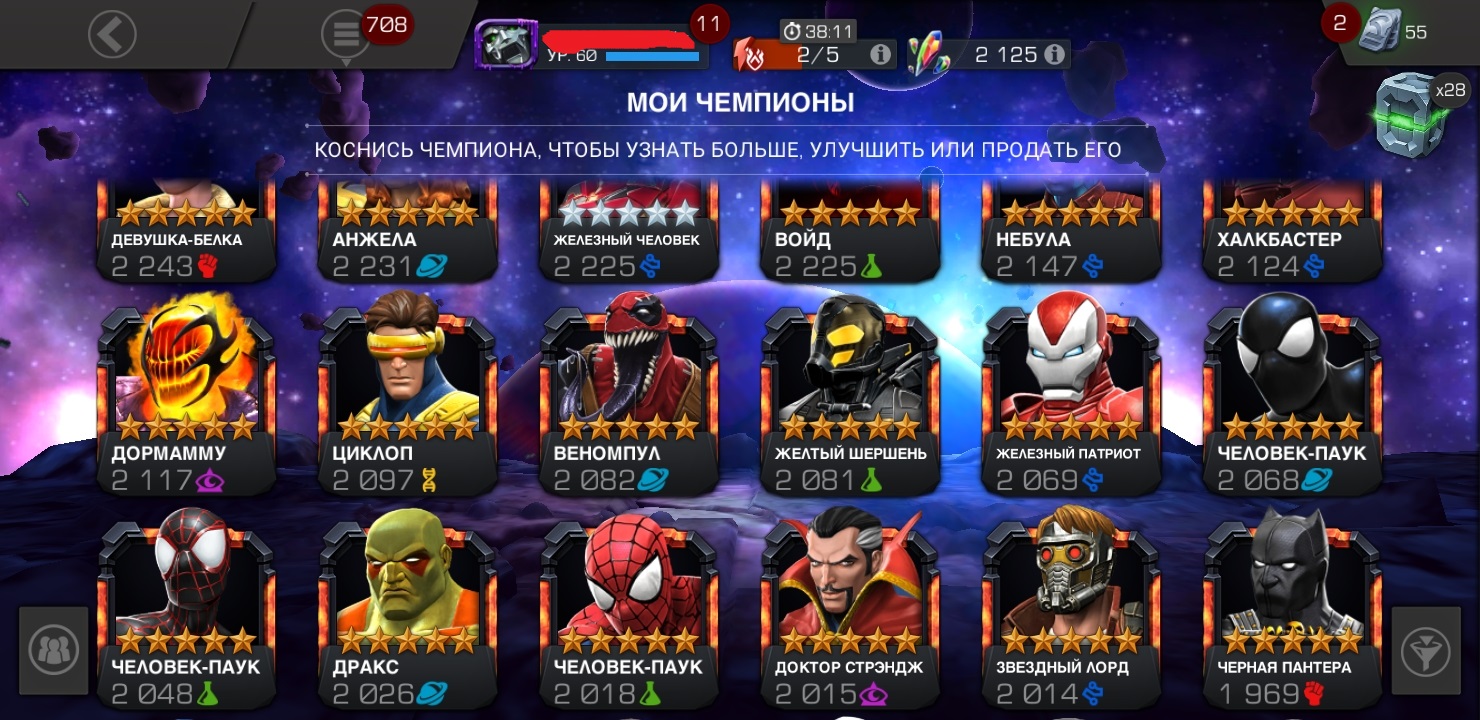1480x720 pixels.
Task: Pick the Железный Патриот champion card
Action: coord(1071,395)
